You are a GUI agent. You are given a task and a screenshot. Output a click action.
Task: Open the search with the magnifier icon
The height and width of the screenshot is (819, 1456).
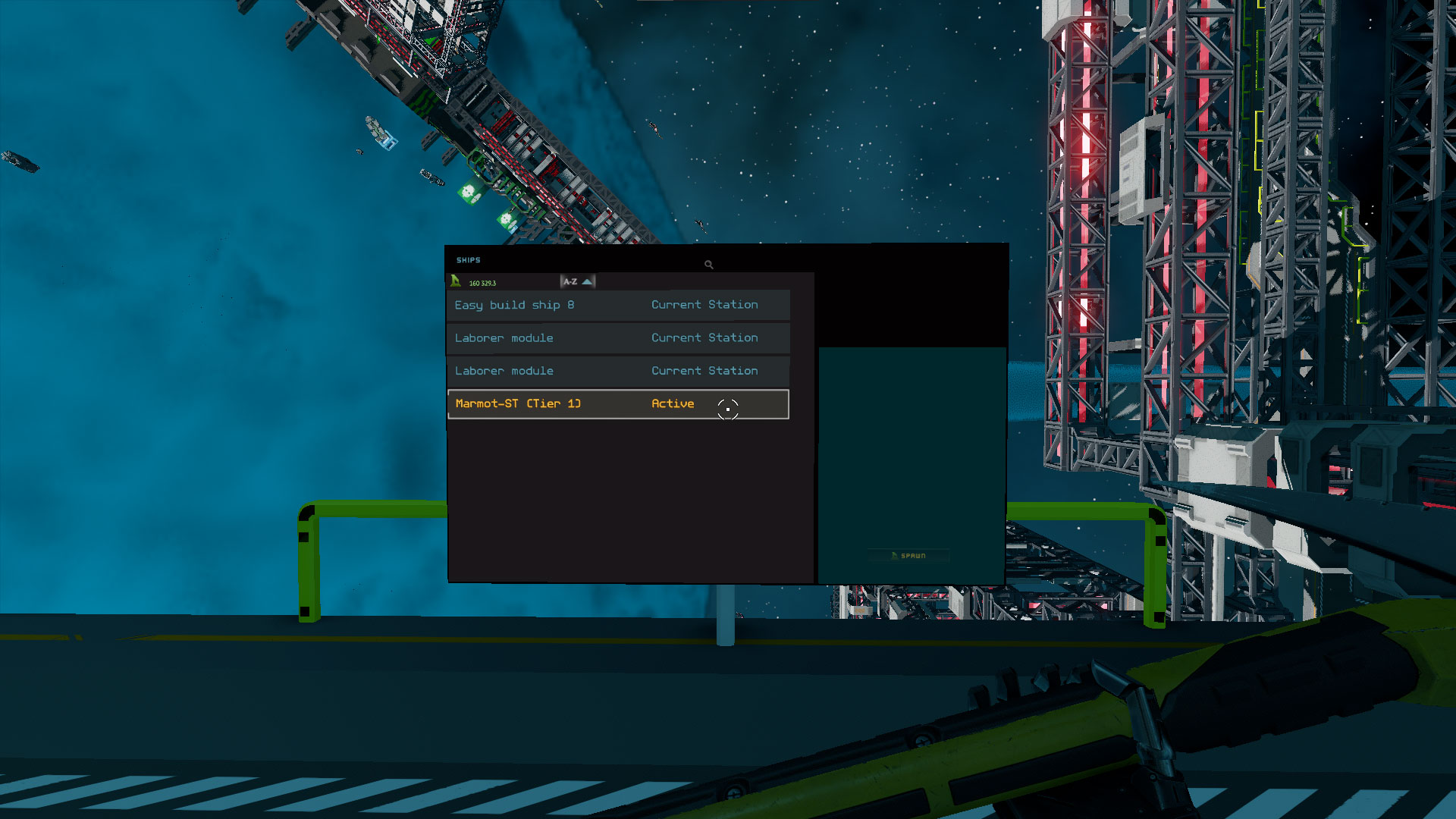tap(708, 264)
